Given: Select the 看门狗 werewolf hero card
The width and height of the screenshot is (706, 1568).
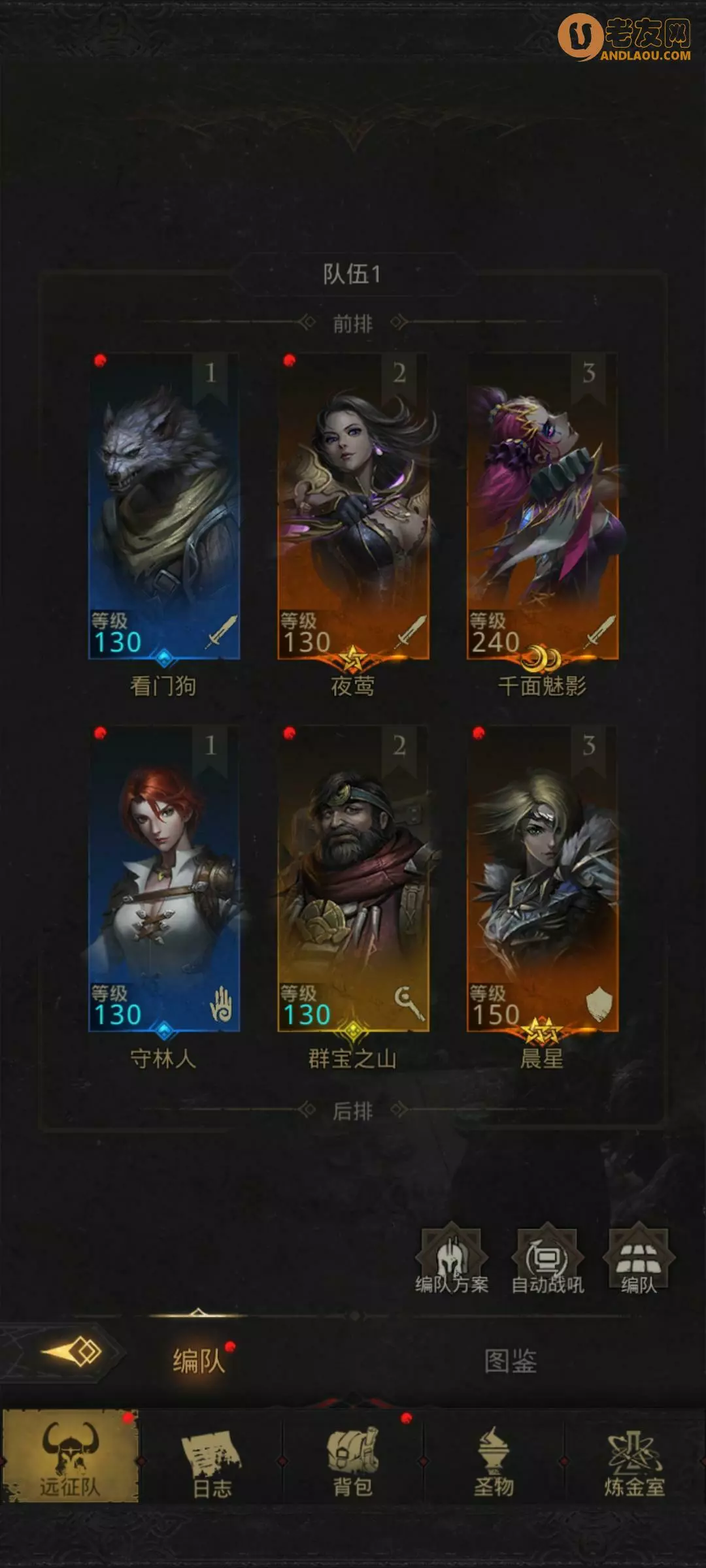Looking at the screenshot, I should [164, 506].
